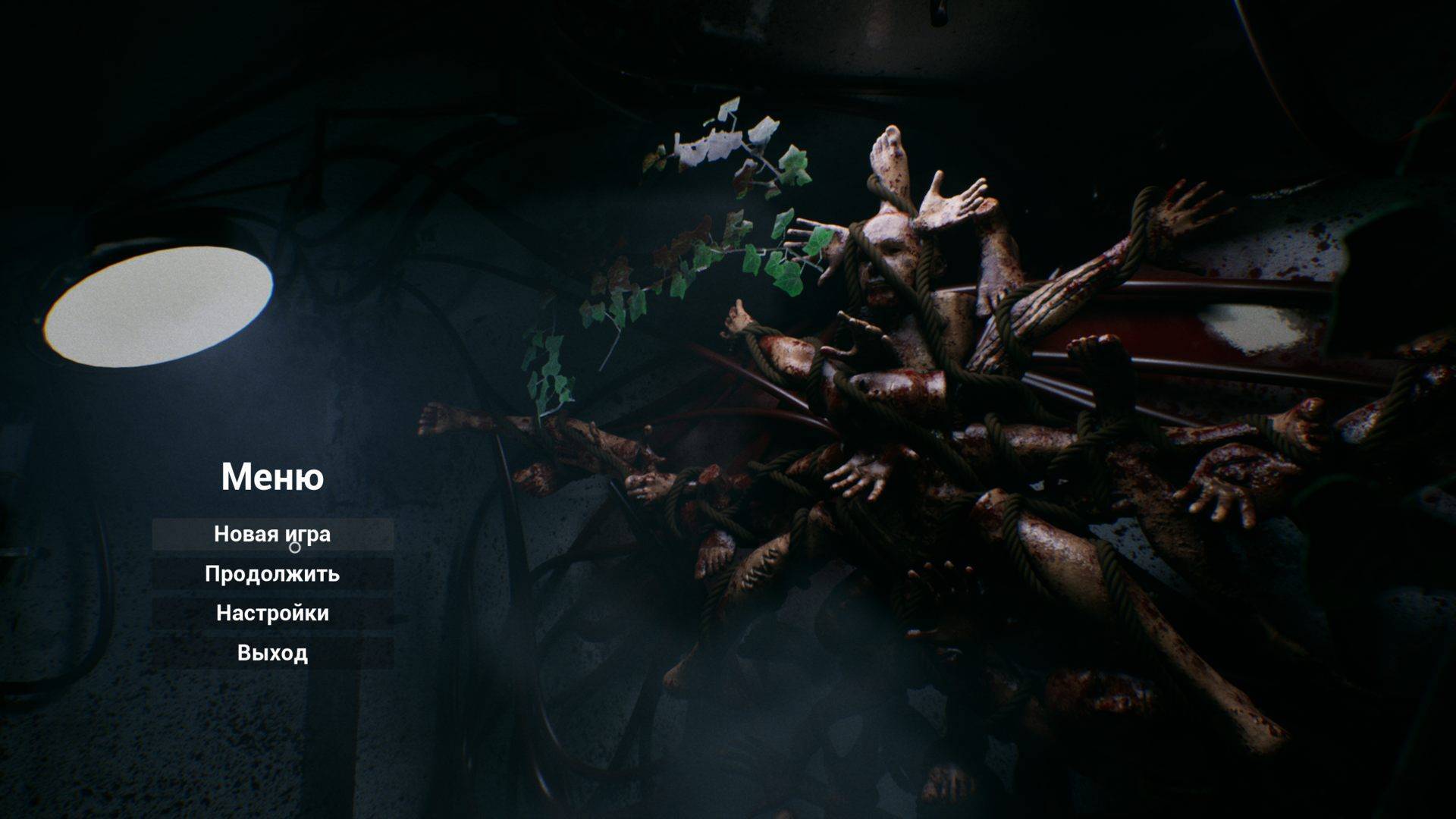Open the Настройки settings menu
This screenshot has height=819, width=1456.
tap(272, 613)
